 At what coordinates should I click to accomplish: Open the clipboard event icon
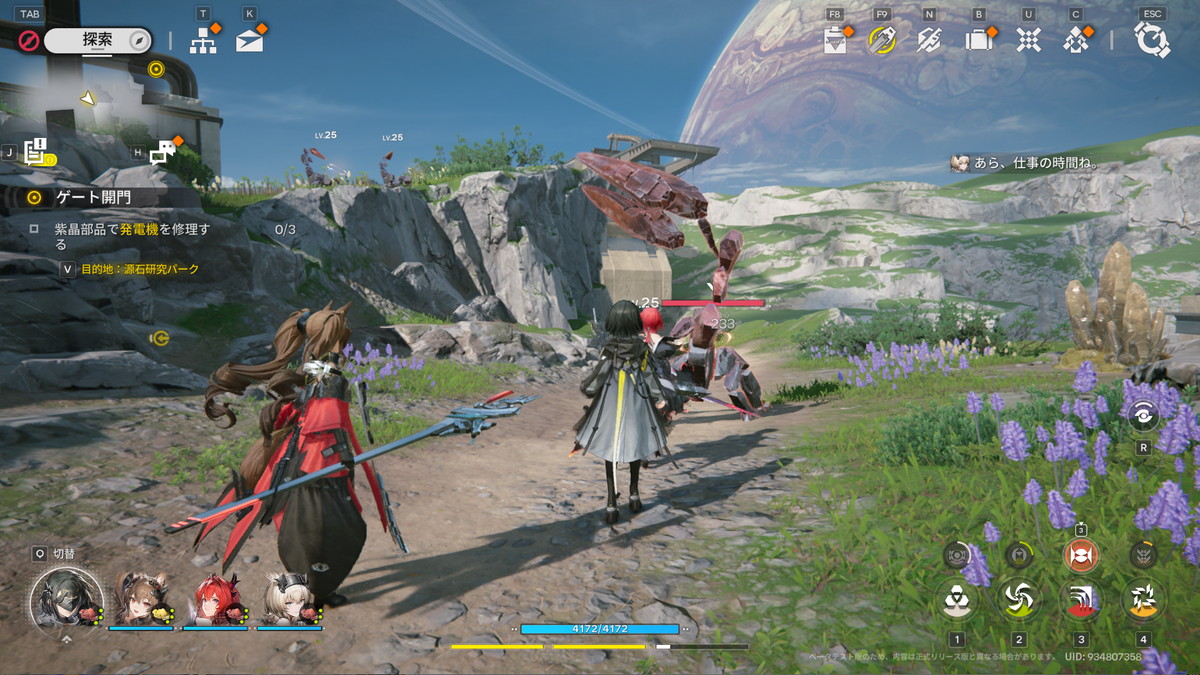tap(835, 40)
